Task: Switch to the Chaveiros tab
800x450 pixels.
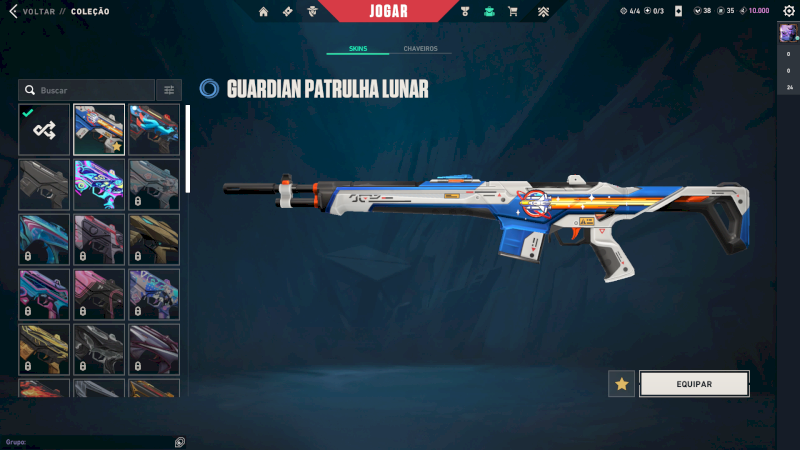Action: click(420, 48)
